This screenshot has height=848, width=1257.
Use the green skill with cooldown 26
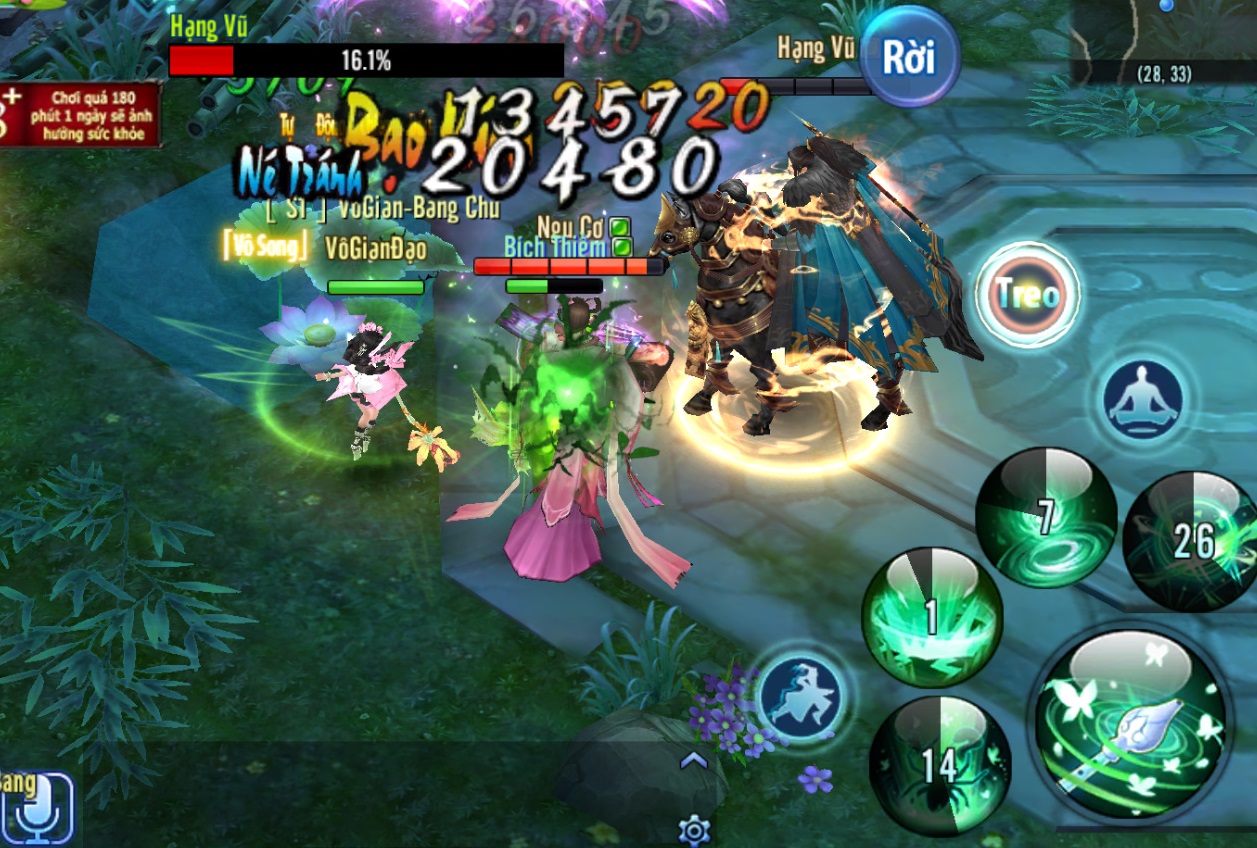(x=1193, y=541)
